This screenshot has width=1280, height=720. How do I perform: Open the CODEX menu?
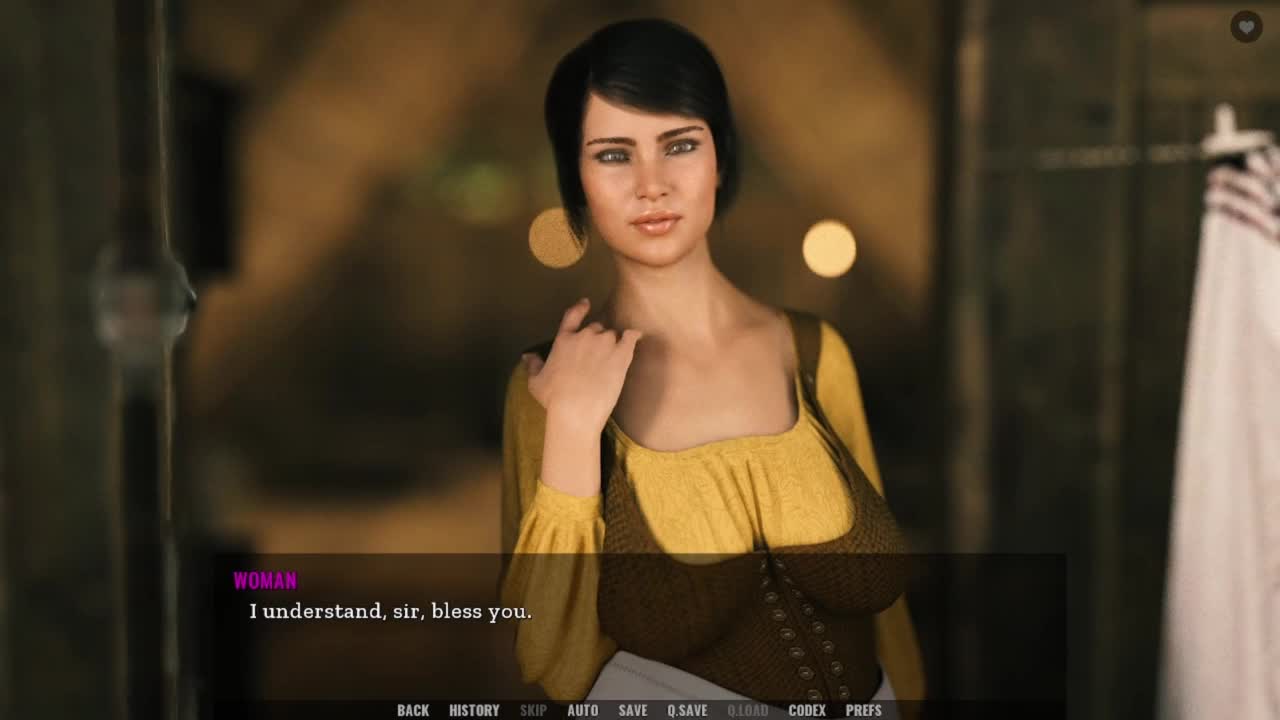(807, 710)
